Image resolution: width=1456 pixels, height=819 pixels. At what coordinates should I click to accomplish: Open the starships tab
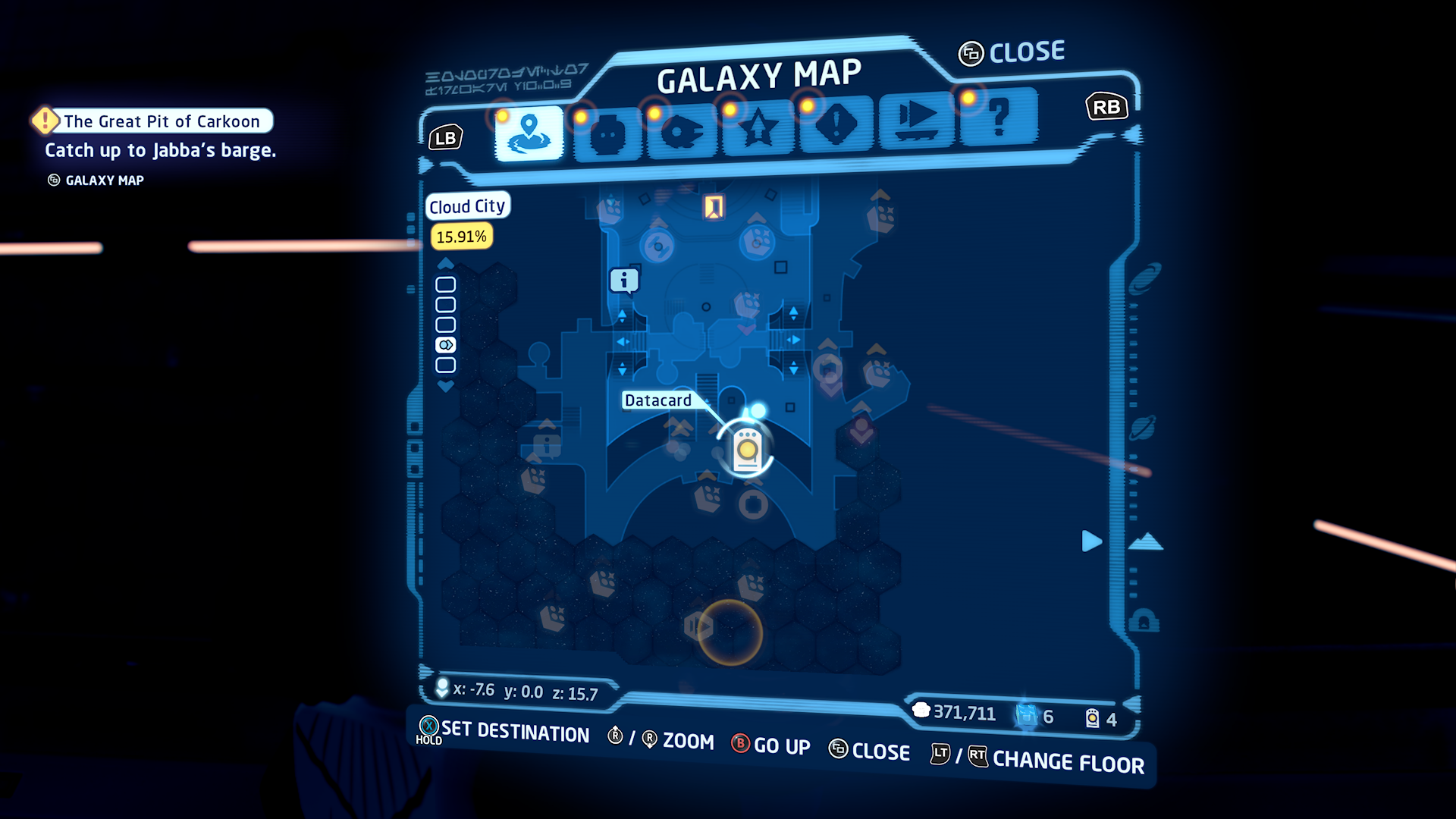(682, 132)
